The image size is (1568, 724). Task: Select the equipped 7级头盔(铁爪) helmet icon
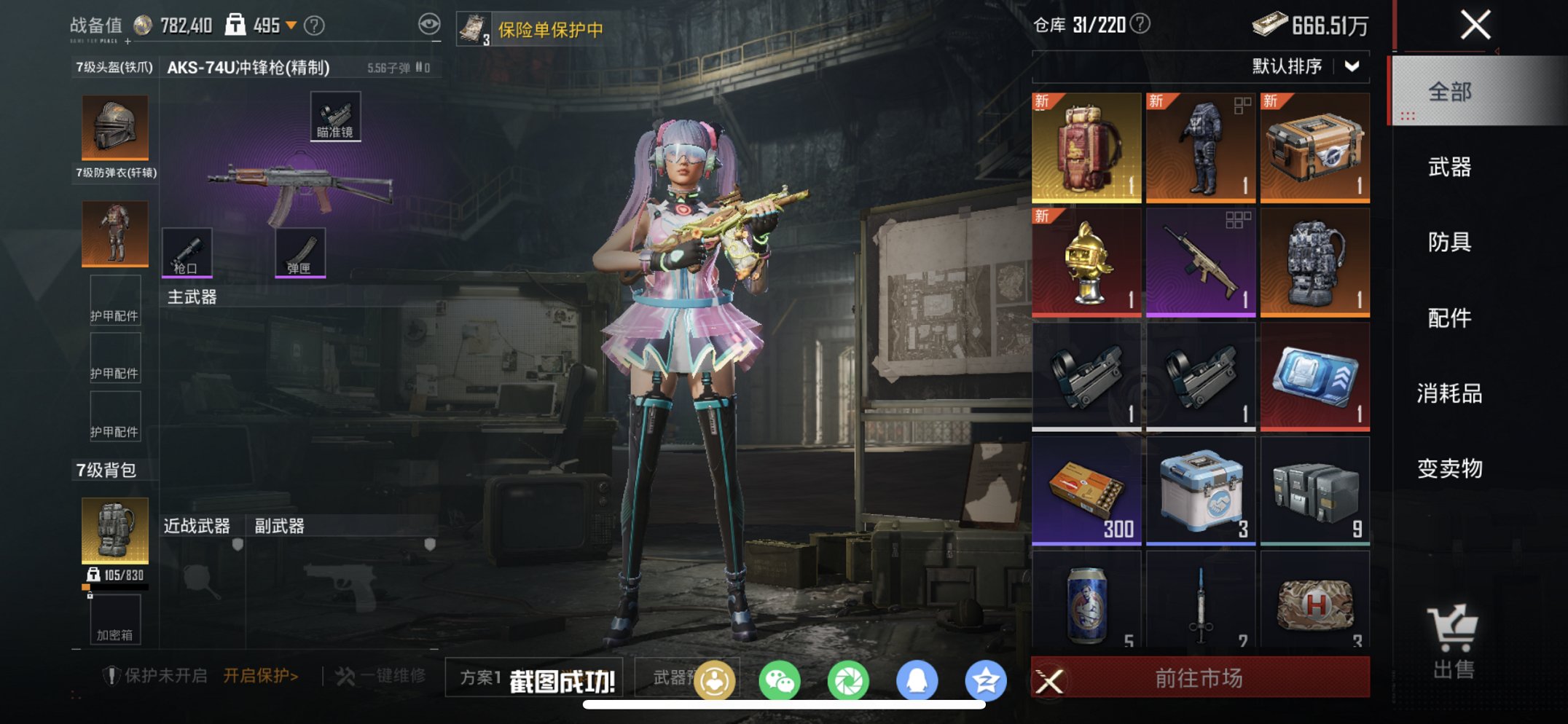[x=114, y=127]
